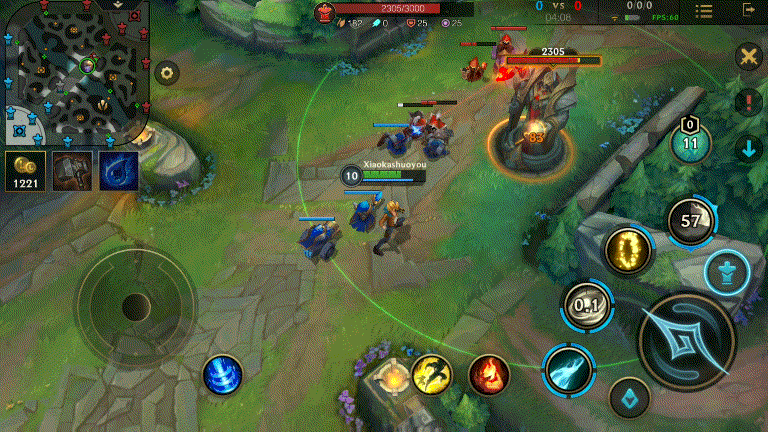Open the scoreboard list icon
768x432 pixels.
(704, 10)
